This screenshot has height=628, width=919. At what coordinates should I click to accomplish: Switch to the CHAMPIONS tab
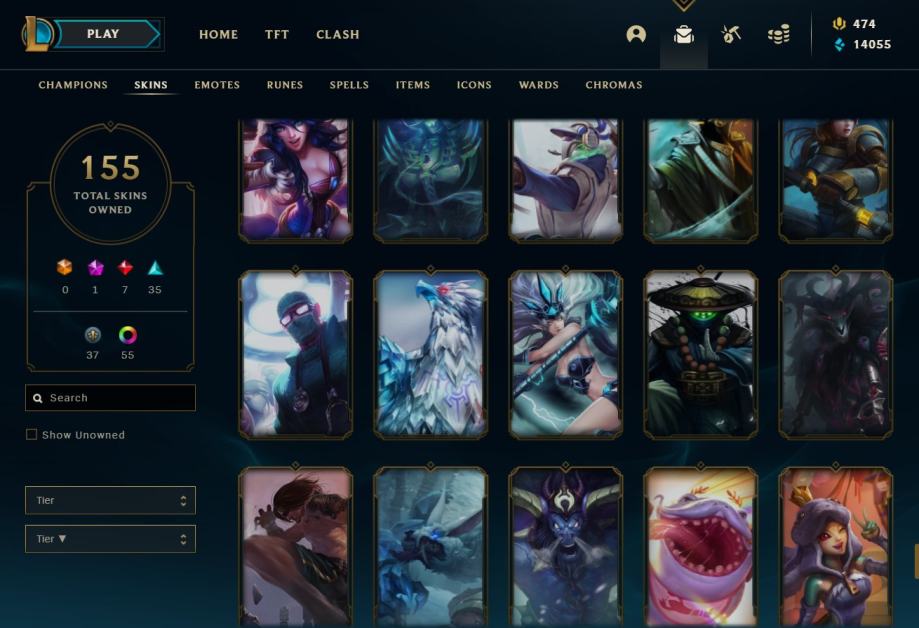click(x=73, y=85)
